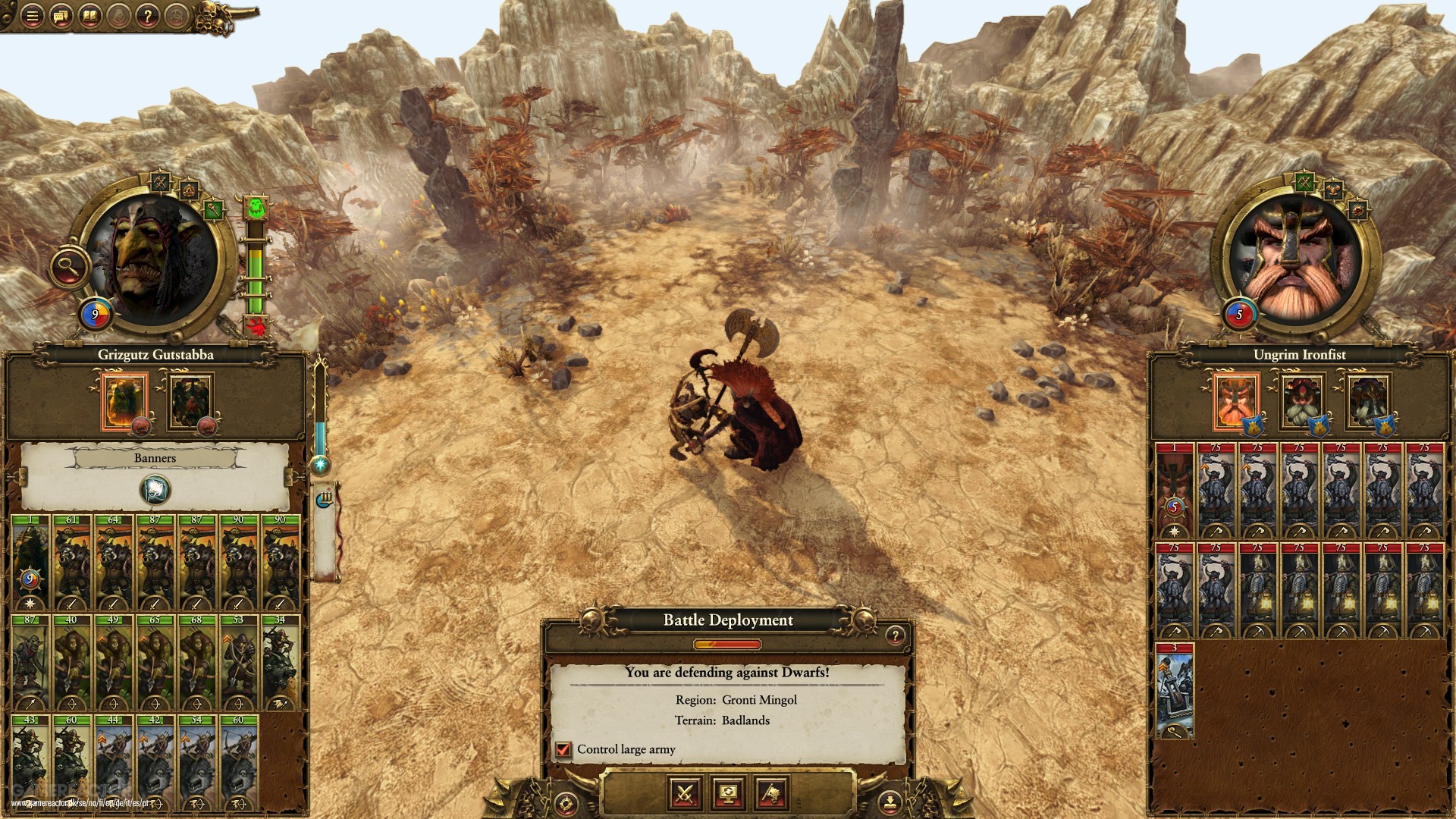Open the encyclopedia book icon
The height and width of the screenshot is (819, 1456).
click(x=89, y=16)
